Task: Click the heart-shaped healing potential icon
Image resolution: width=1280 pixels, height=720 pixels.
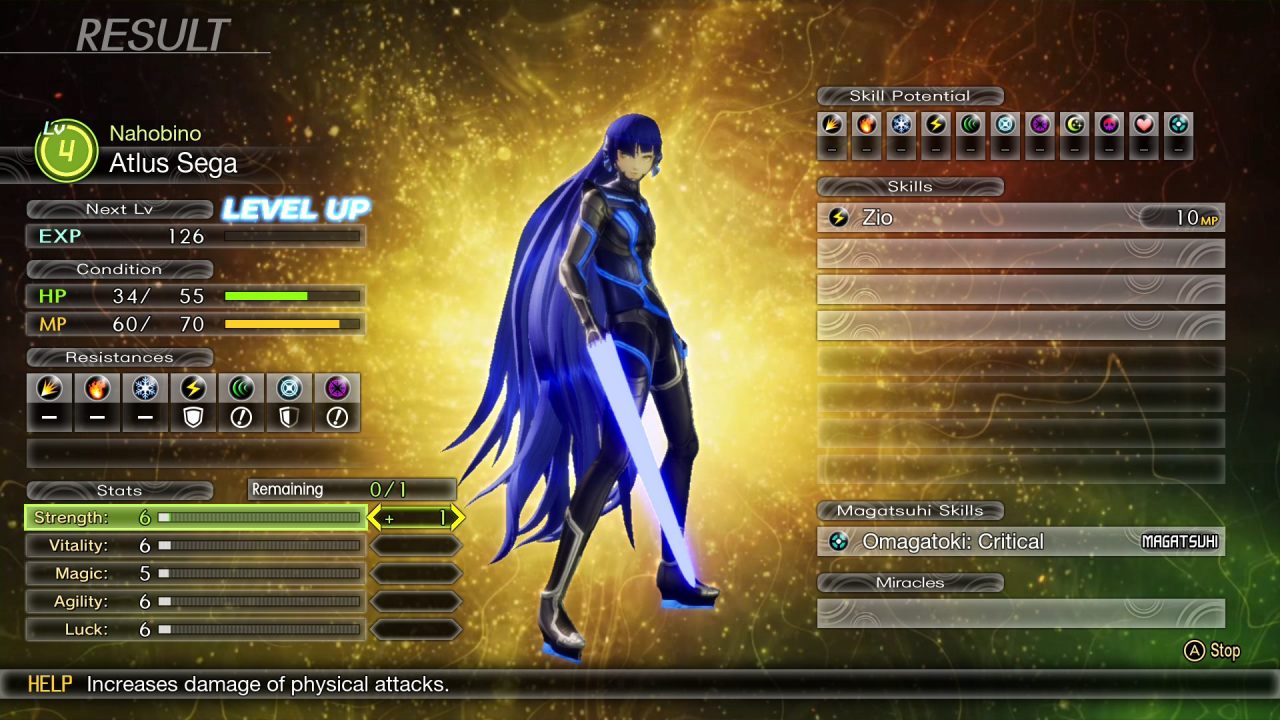Action: tap(1144, 125)
